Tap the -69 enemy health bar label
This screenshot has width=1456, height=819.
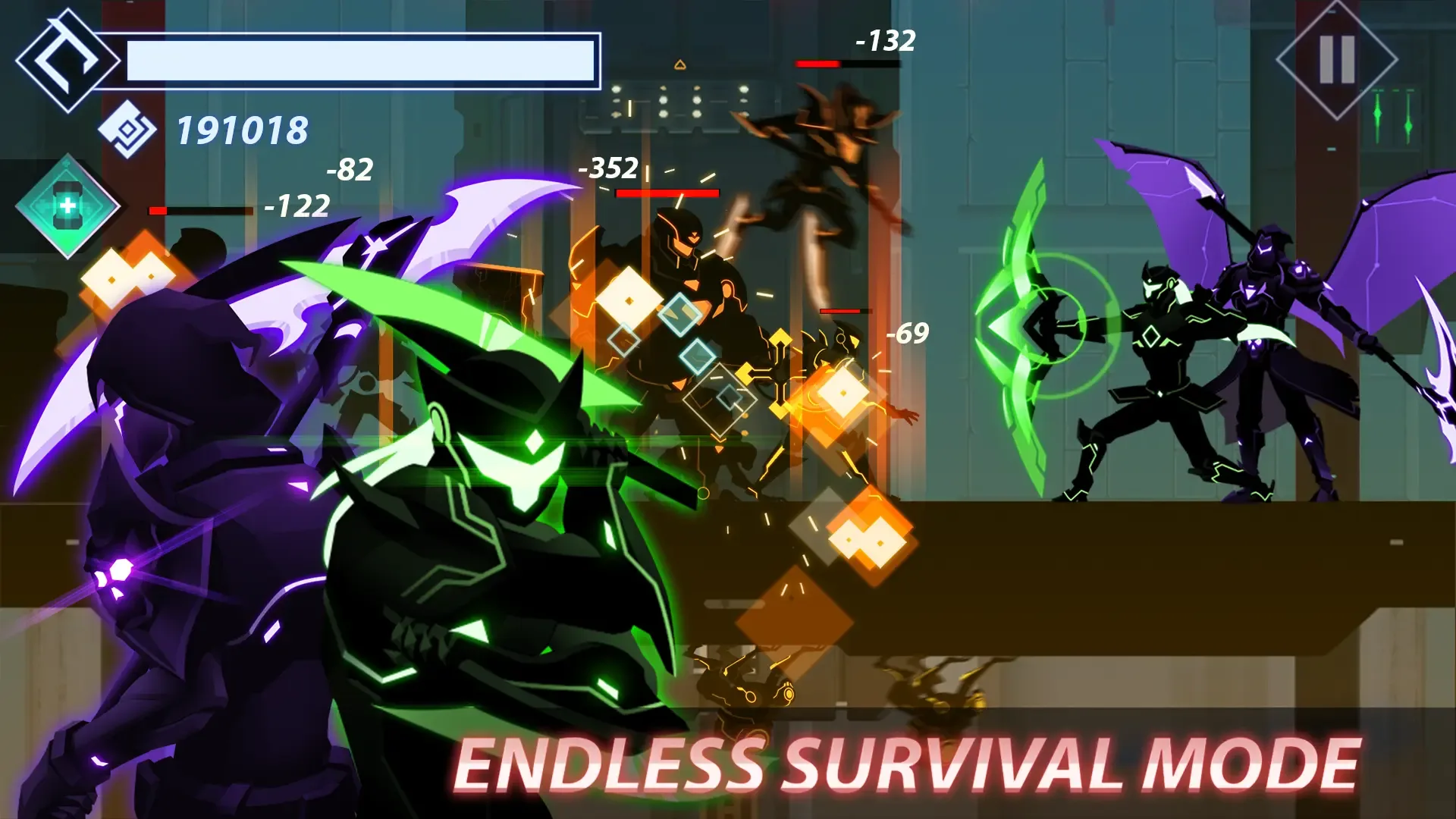click(x=906, y=331)
